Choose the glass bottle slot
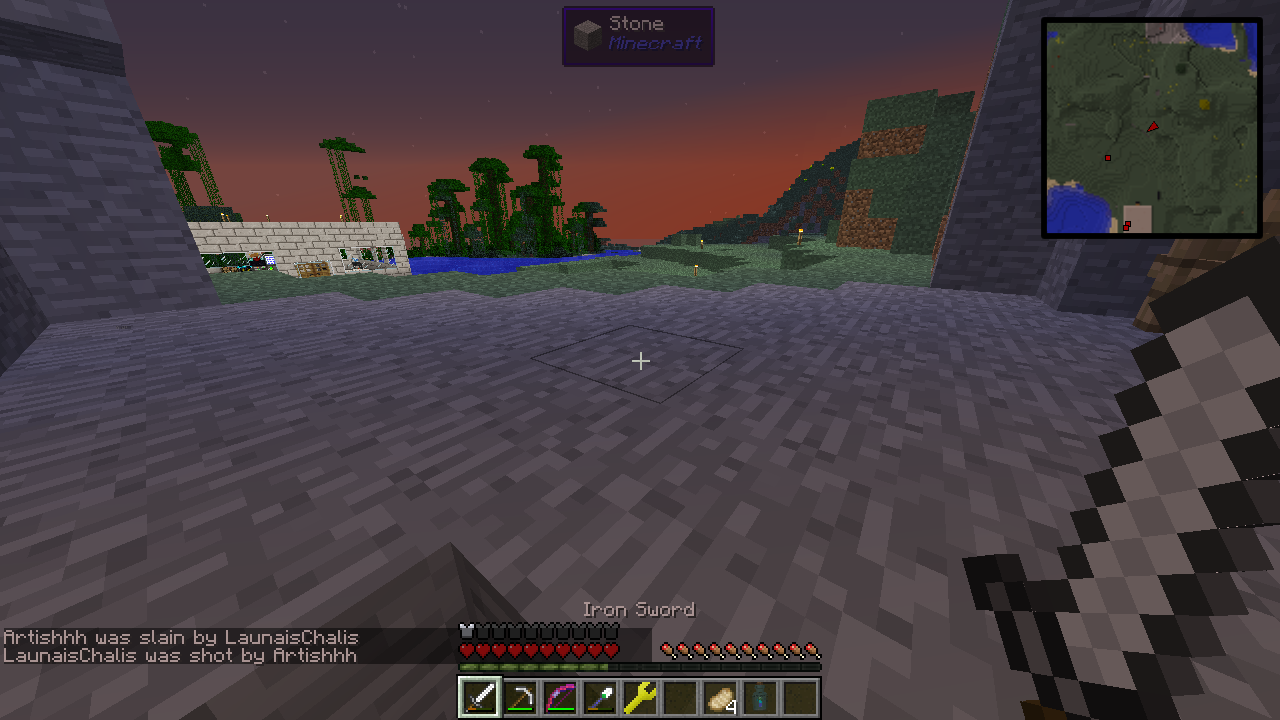Screen dimensions: 1280x720 point(760,697)
